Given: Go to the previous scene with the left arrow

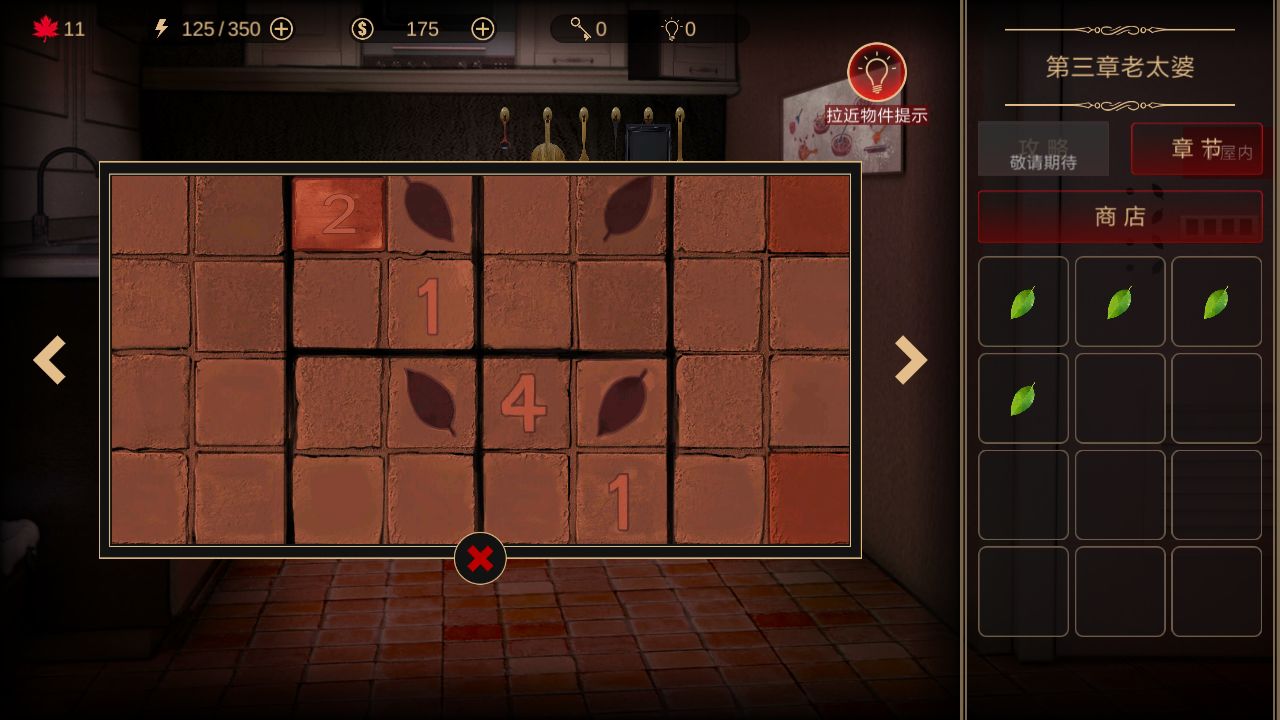Looking at the screenshot, I should [x=50, y=360].
